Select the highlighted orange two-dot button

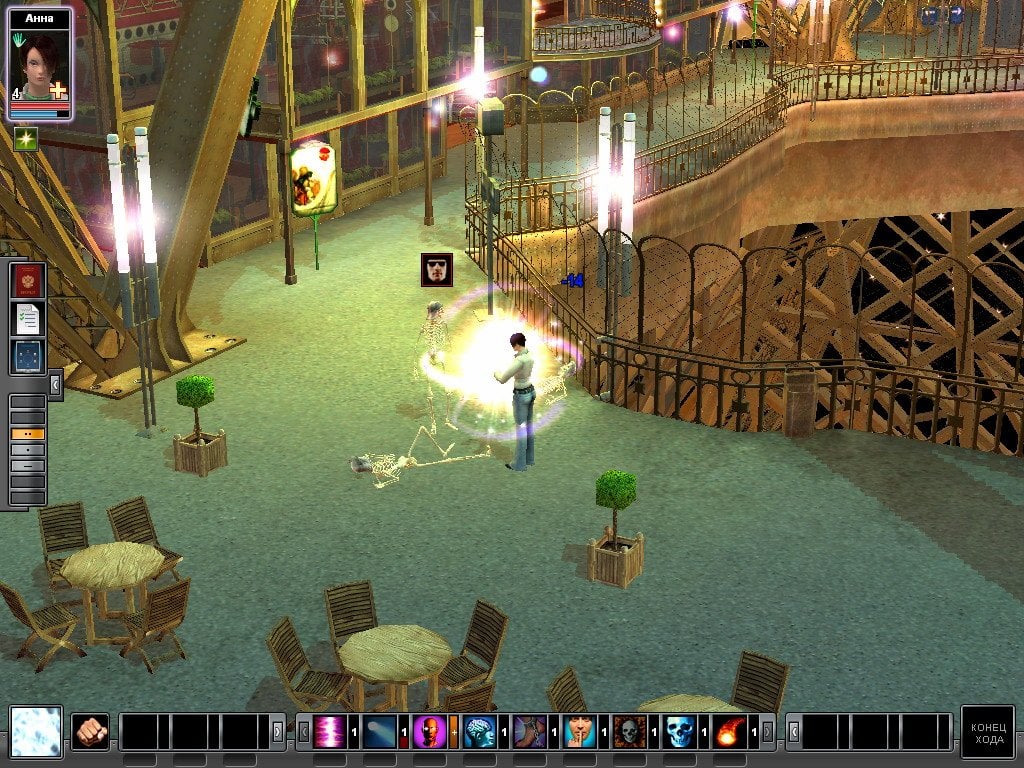(x=27, y=434)
